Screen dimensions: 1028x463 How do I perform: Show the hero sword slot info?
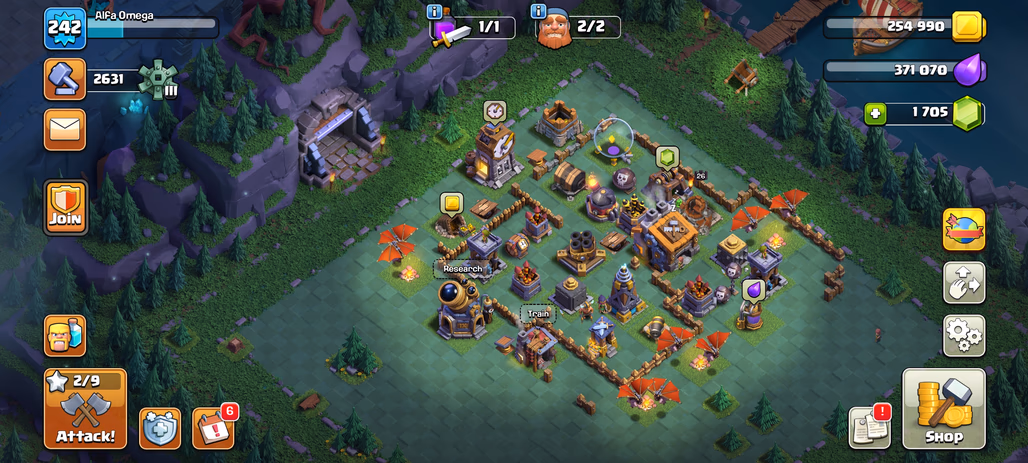434,11
